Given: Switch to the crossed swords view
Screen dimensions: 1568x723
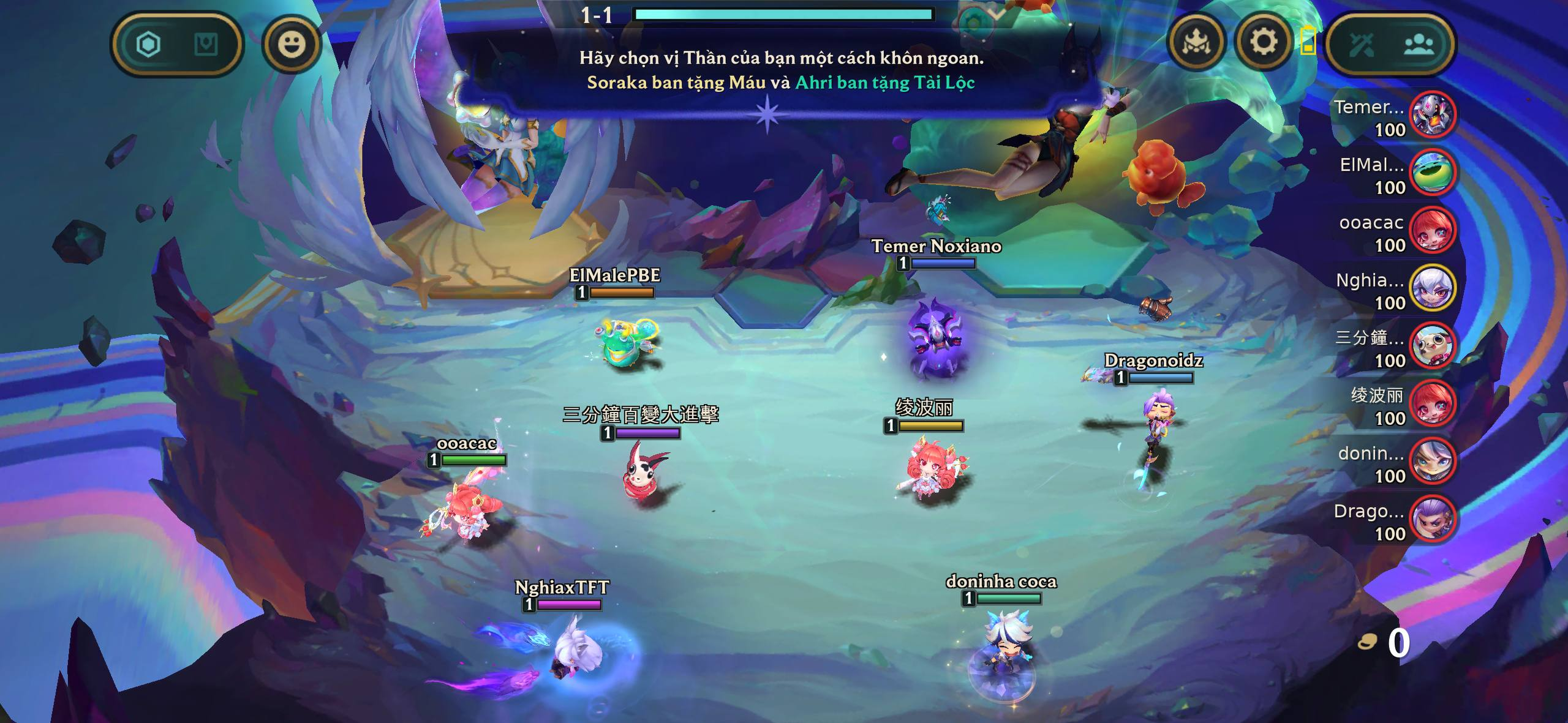Looking at the screenshot, I should click(1361, 45).
